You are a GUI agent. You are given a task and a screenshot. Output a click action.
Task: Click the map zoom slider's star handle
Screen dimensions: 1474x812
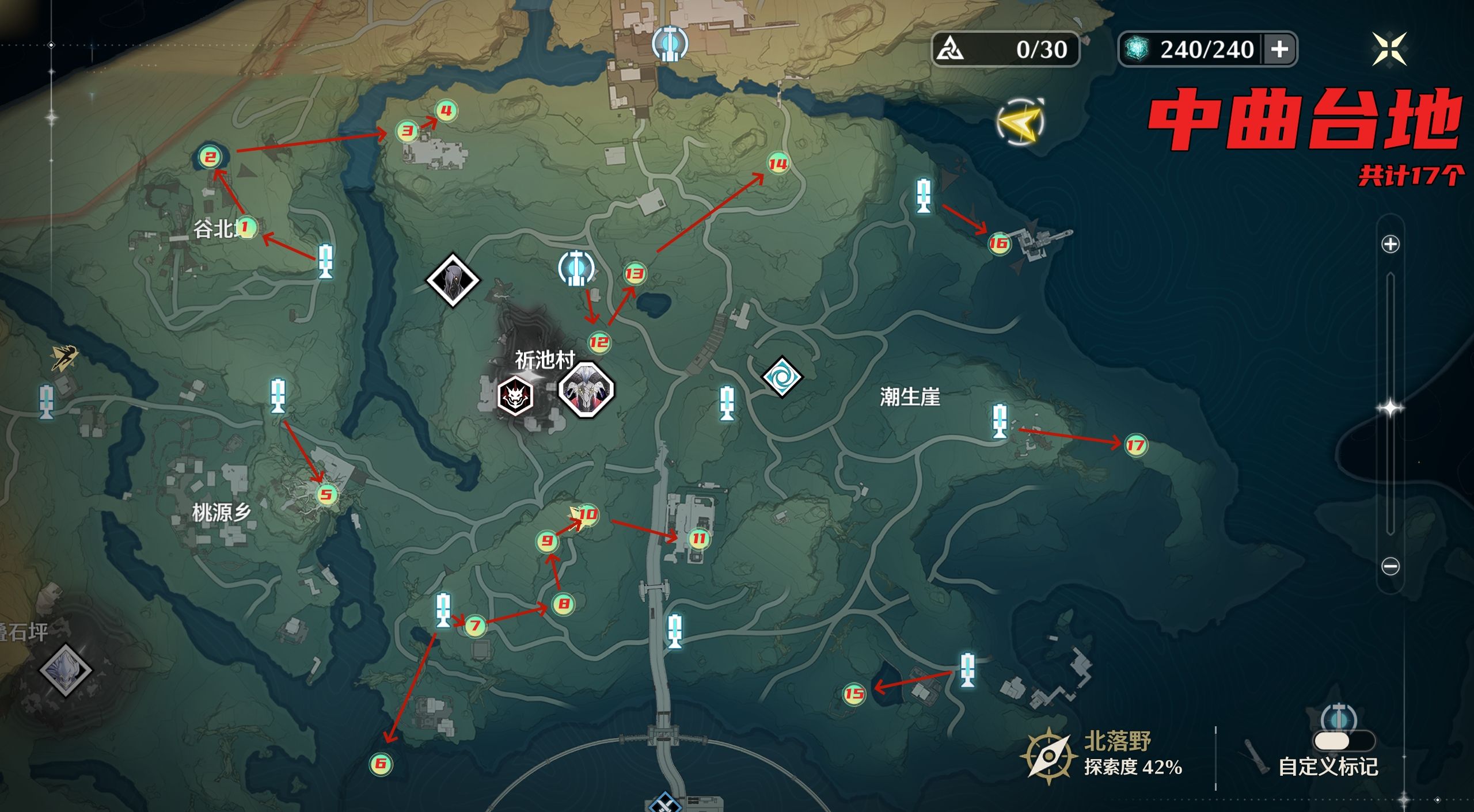point(1390,409)
